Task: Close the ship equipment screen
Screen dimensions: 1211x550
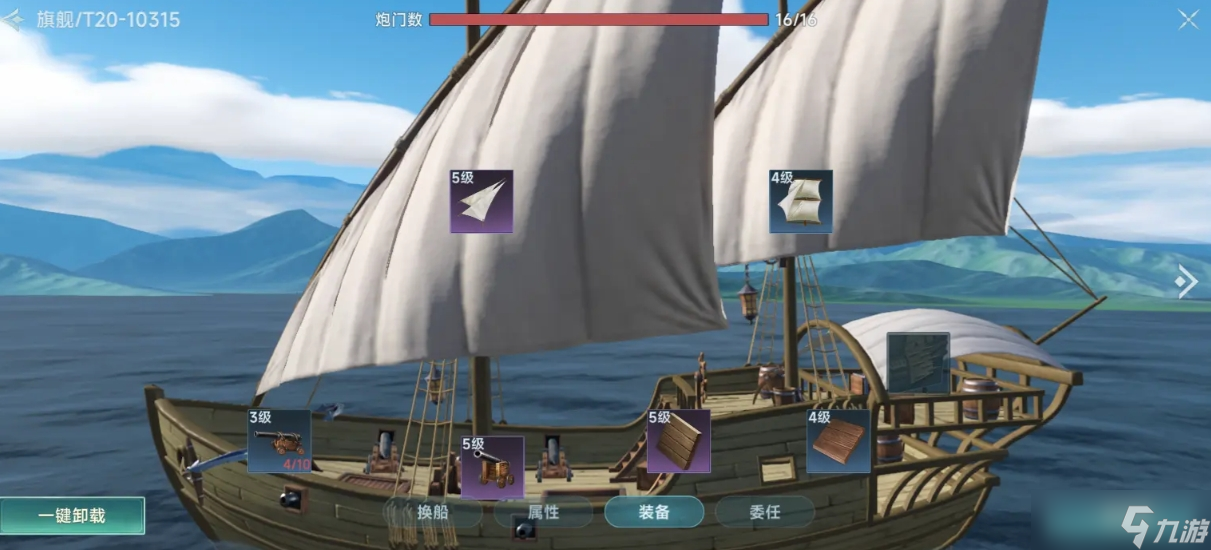Action: coord(1188,20)
